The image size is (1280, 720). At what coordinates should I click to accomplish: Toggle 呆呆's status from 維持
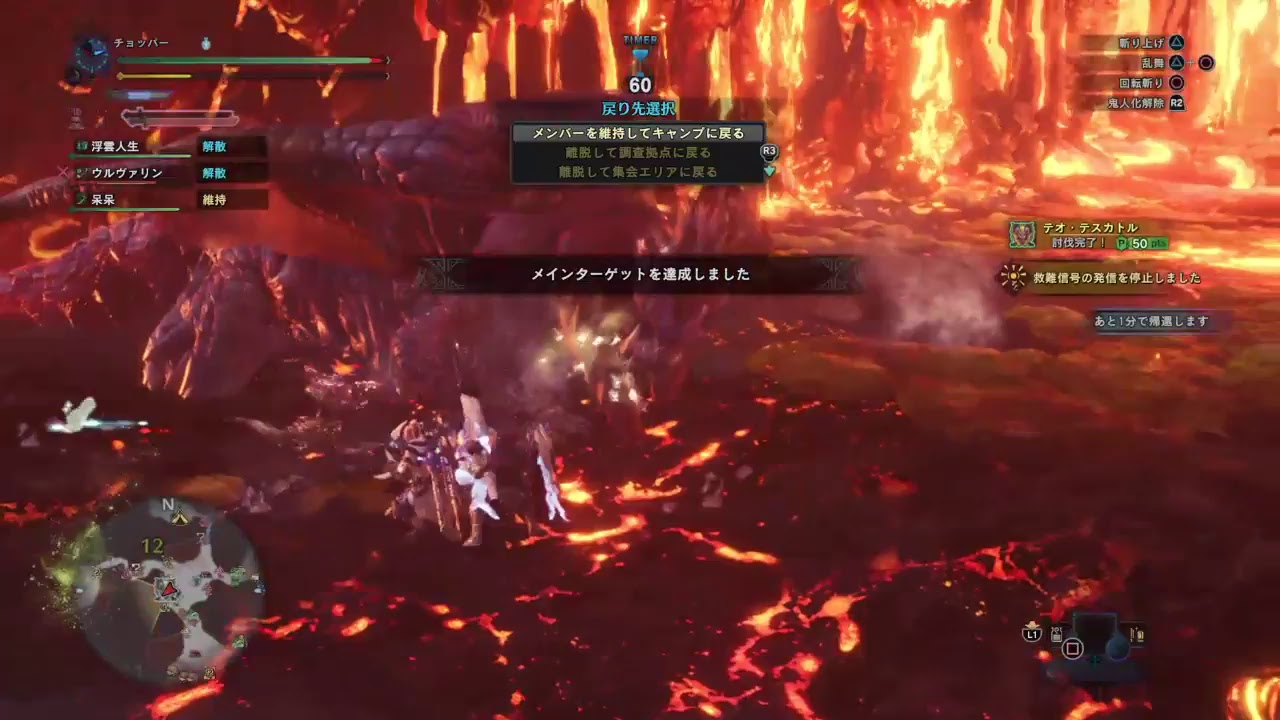pyautogui.click(x=215, y=199)
